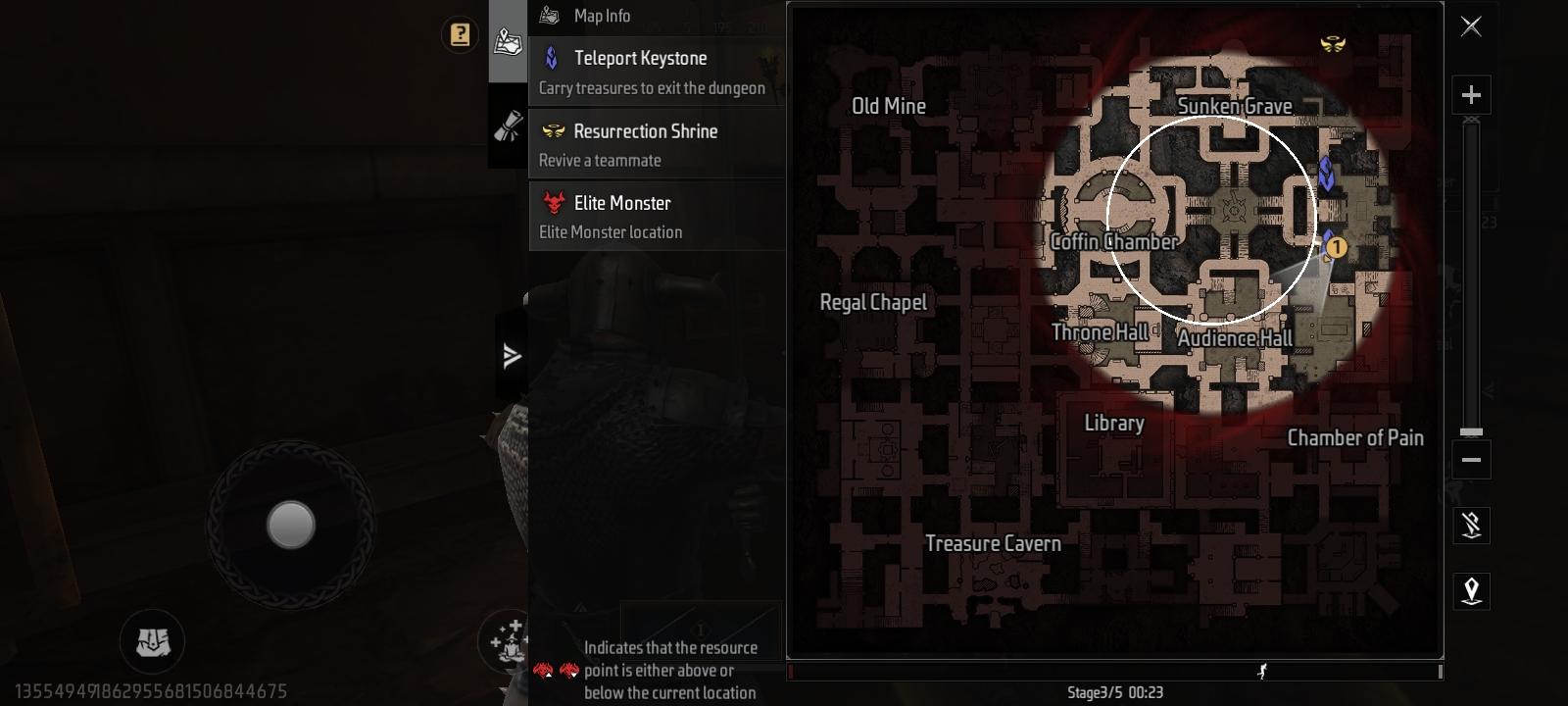
Task: Toggle the map marker button above the pin
Action: pyautogui.click(x=1471, y=526)
